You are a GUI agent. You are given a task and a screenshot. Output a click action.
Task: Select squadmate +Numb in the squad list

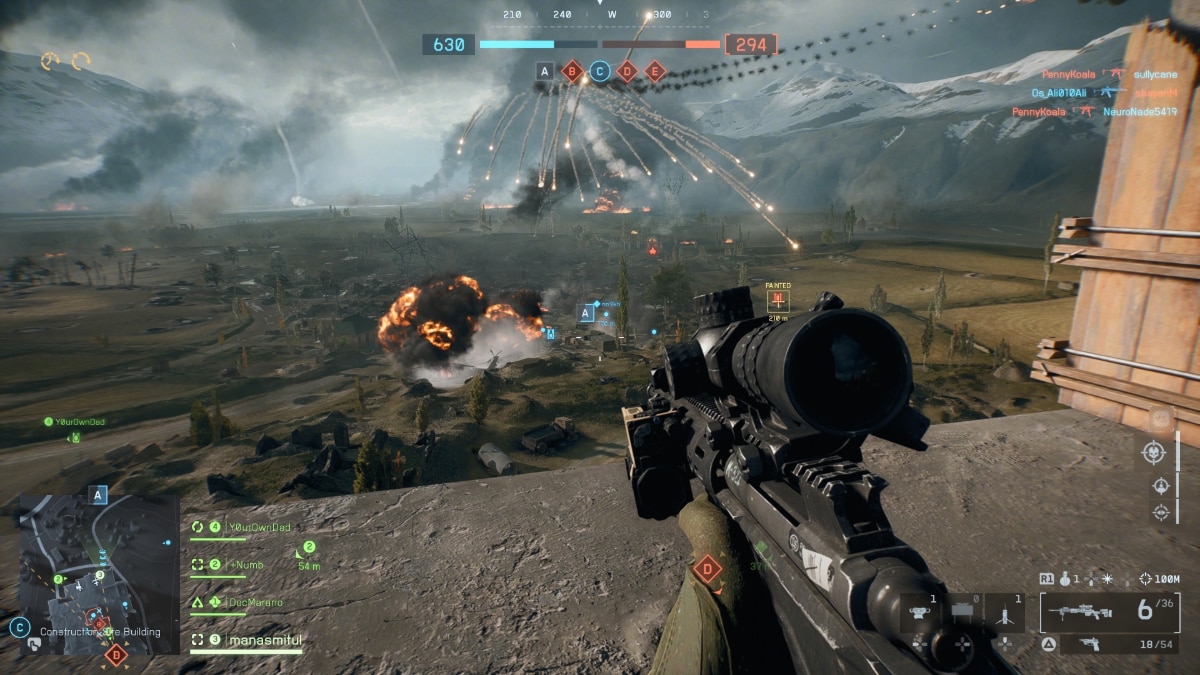pos(243,565)
